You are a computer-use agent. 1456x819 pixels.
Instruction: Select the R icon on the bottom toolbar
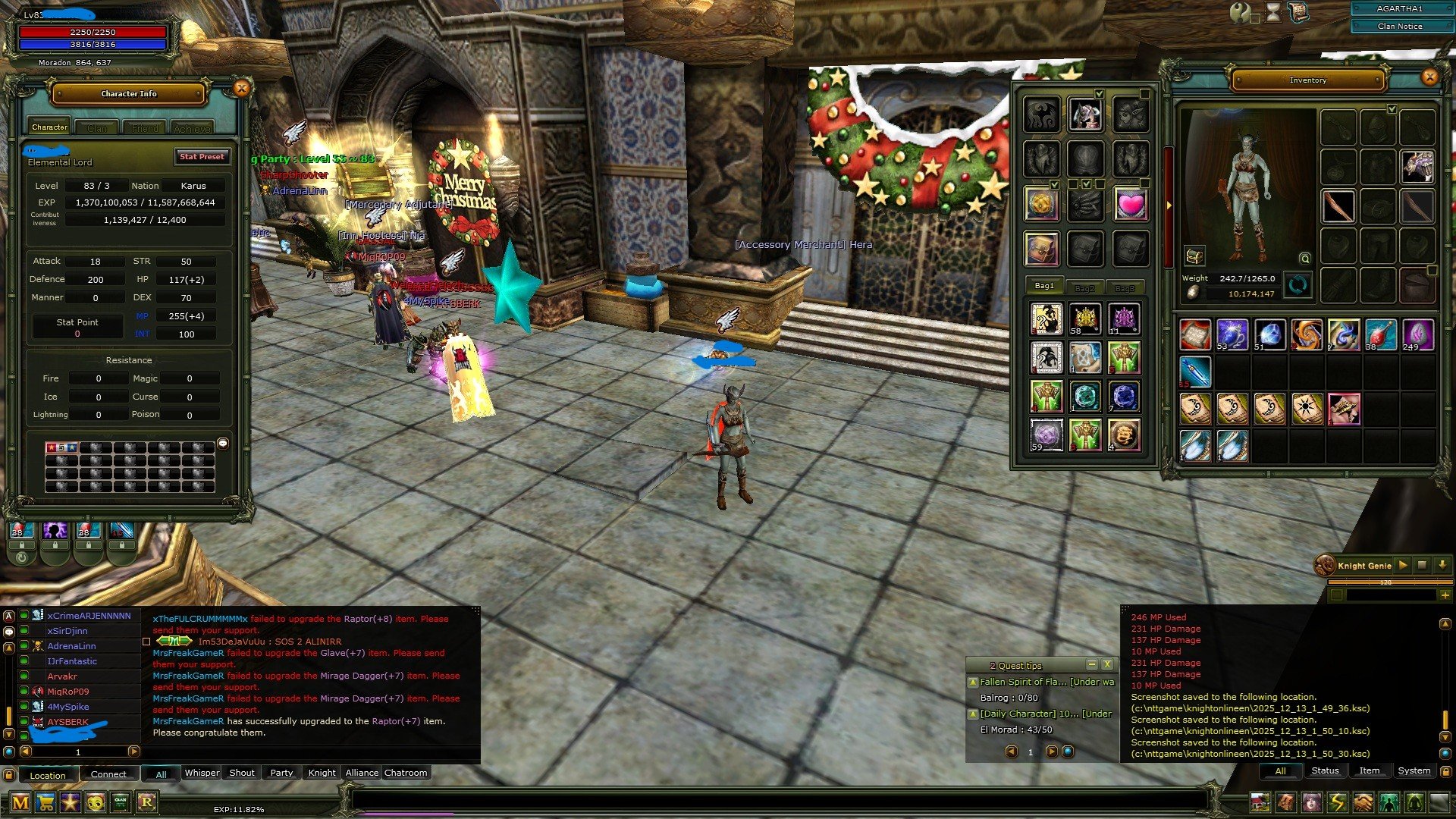pyautogui.click(x=146, y=801)
